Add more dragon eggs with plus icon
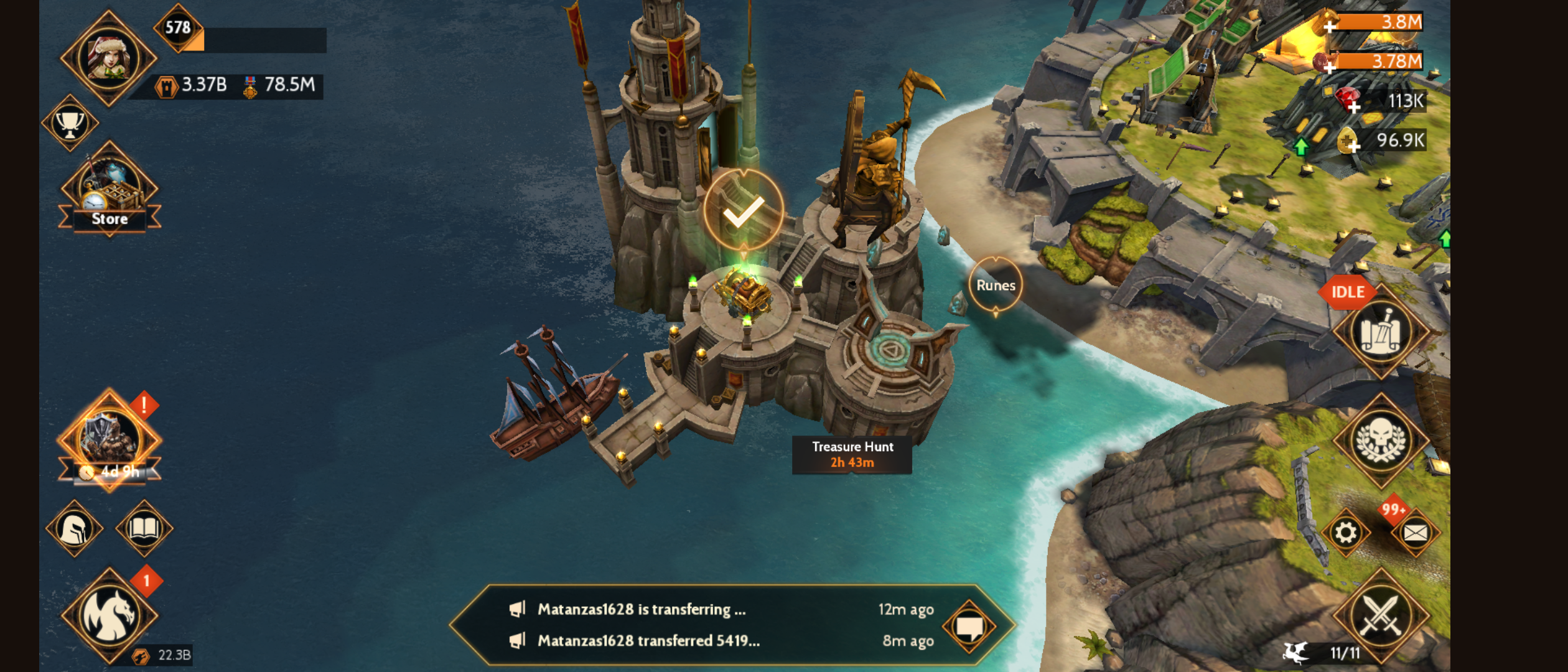 (x=1353, y=146)
